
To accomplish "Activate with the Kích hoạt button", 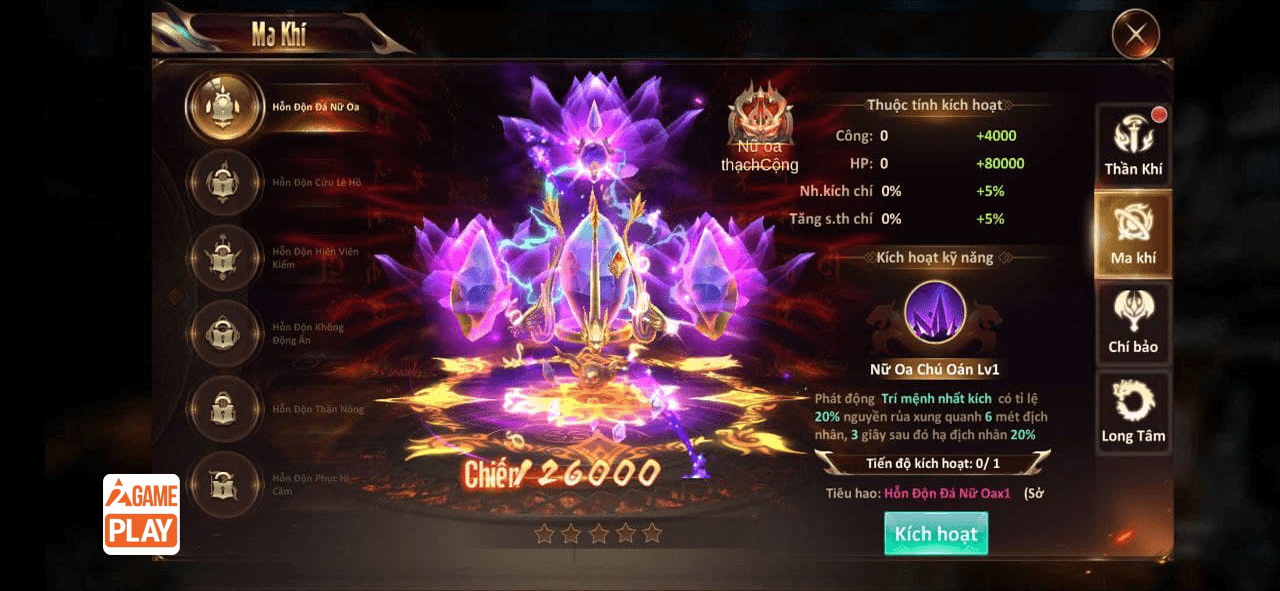I will (935, 533).
